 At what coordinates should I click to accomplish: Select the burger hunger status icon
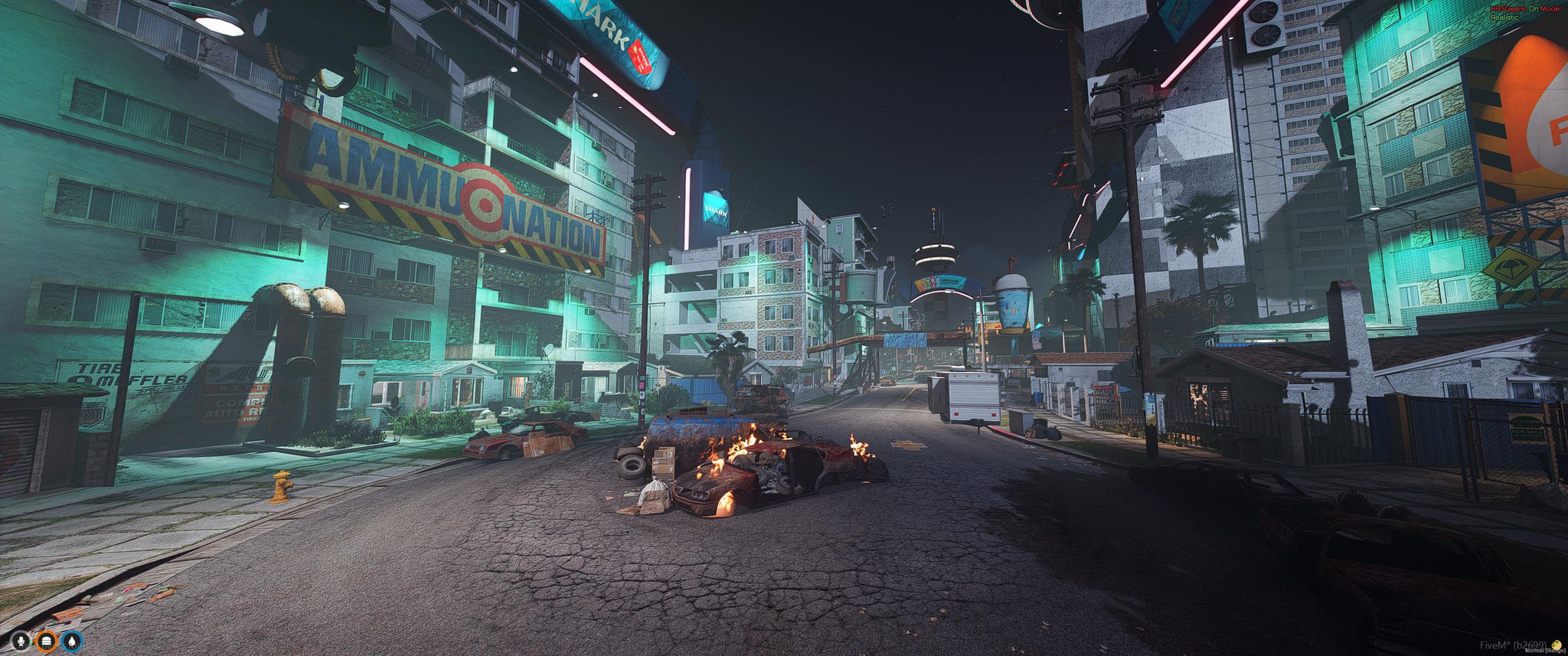click(x=47, y=639)
